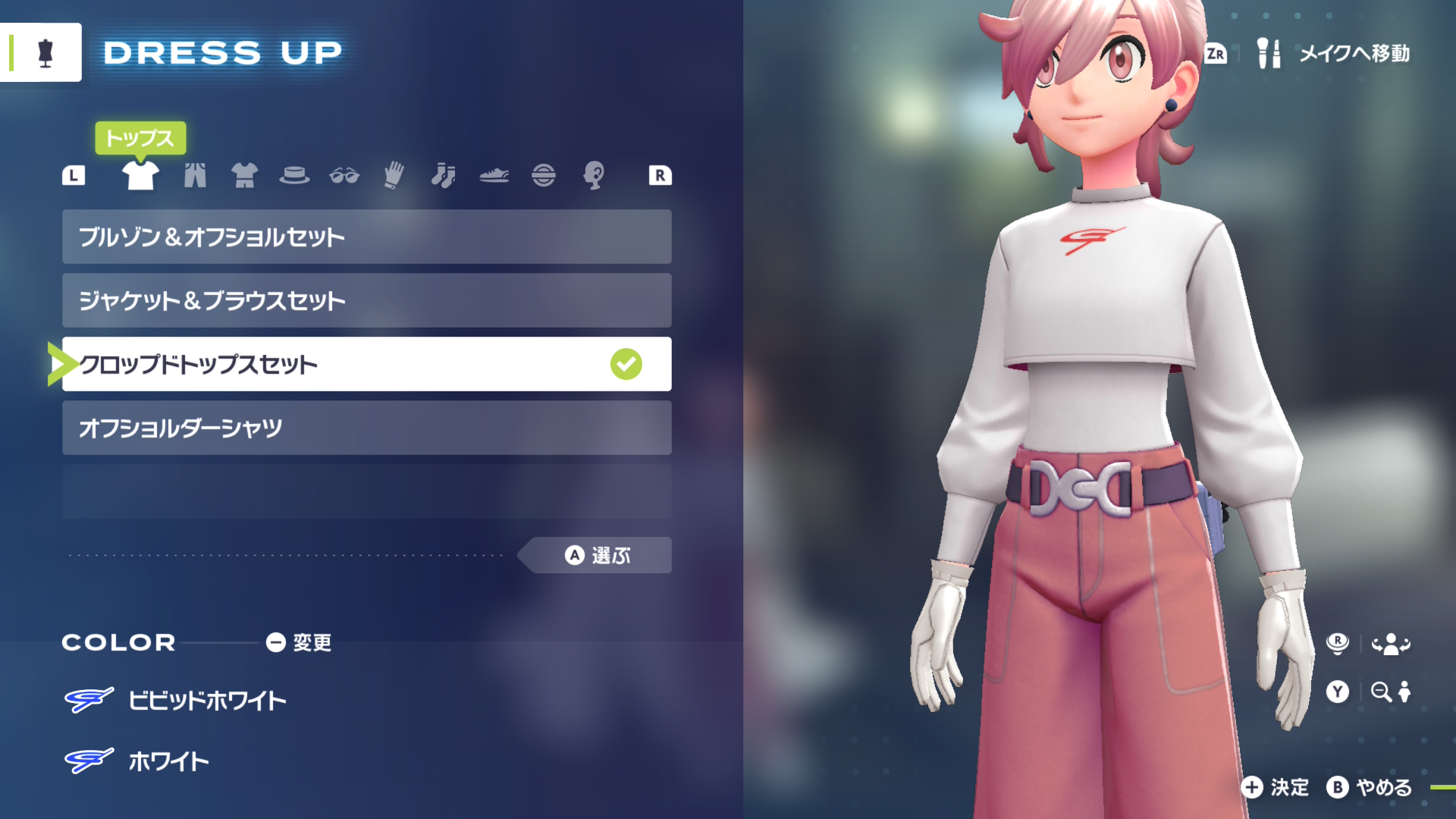Cancel dressing up with やめる
This screenshot has height=819, width=1456.
click(x=1370, y=787)
